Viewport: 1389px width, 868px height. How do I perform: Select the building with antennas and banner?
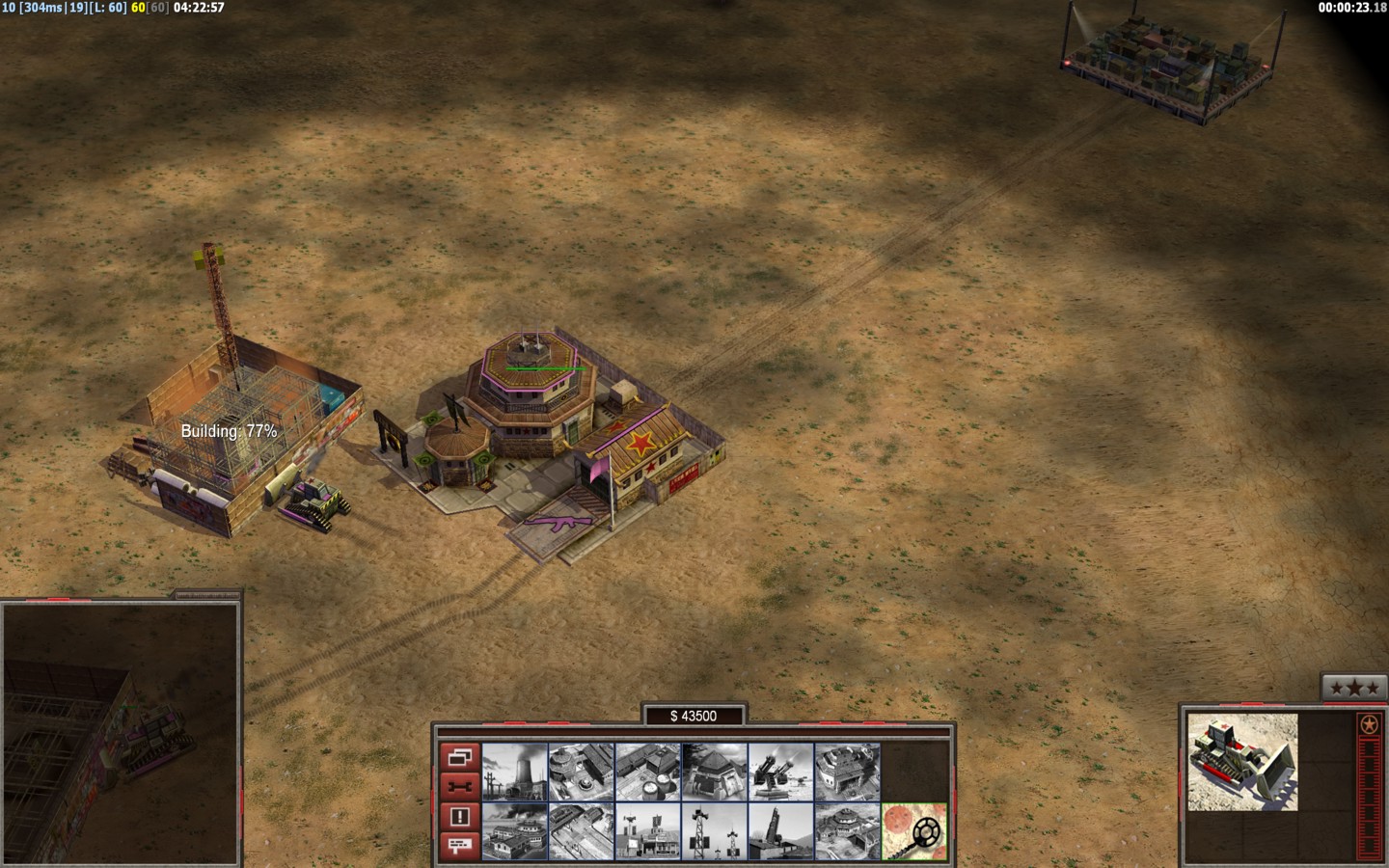point(648,831)
